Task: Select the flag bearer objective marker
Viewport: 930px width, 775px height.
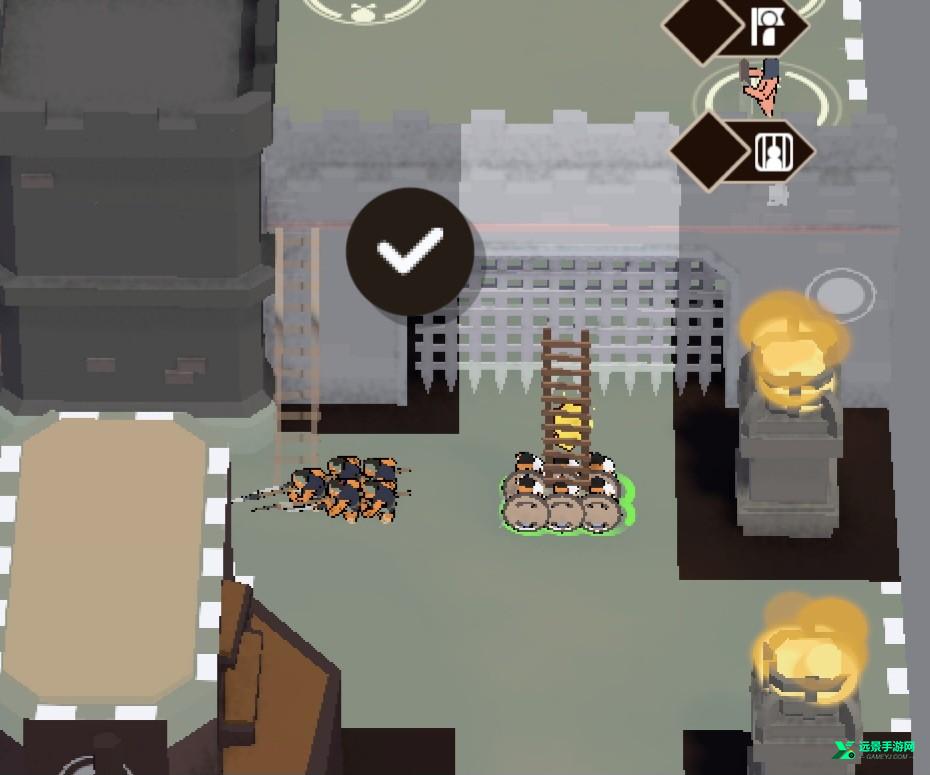Action: coord(768,28)
